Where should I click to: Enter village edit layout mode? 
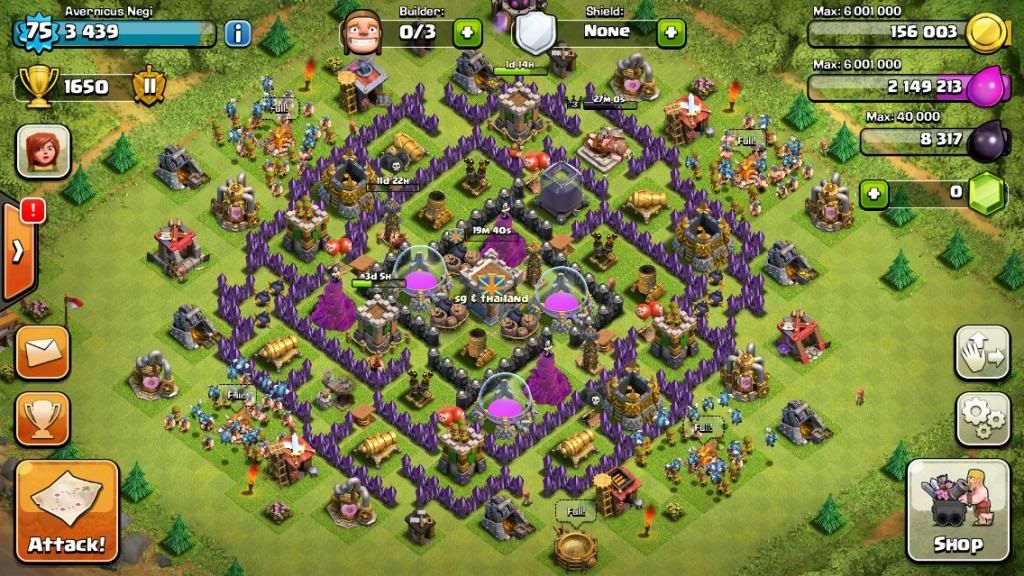(982, 352)
